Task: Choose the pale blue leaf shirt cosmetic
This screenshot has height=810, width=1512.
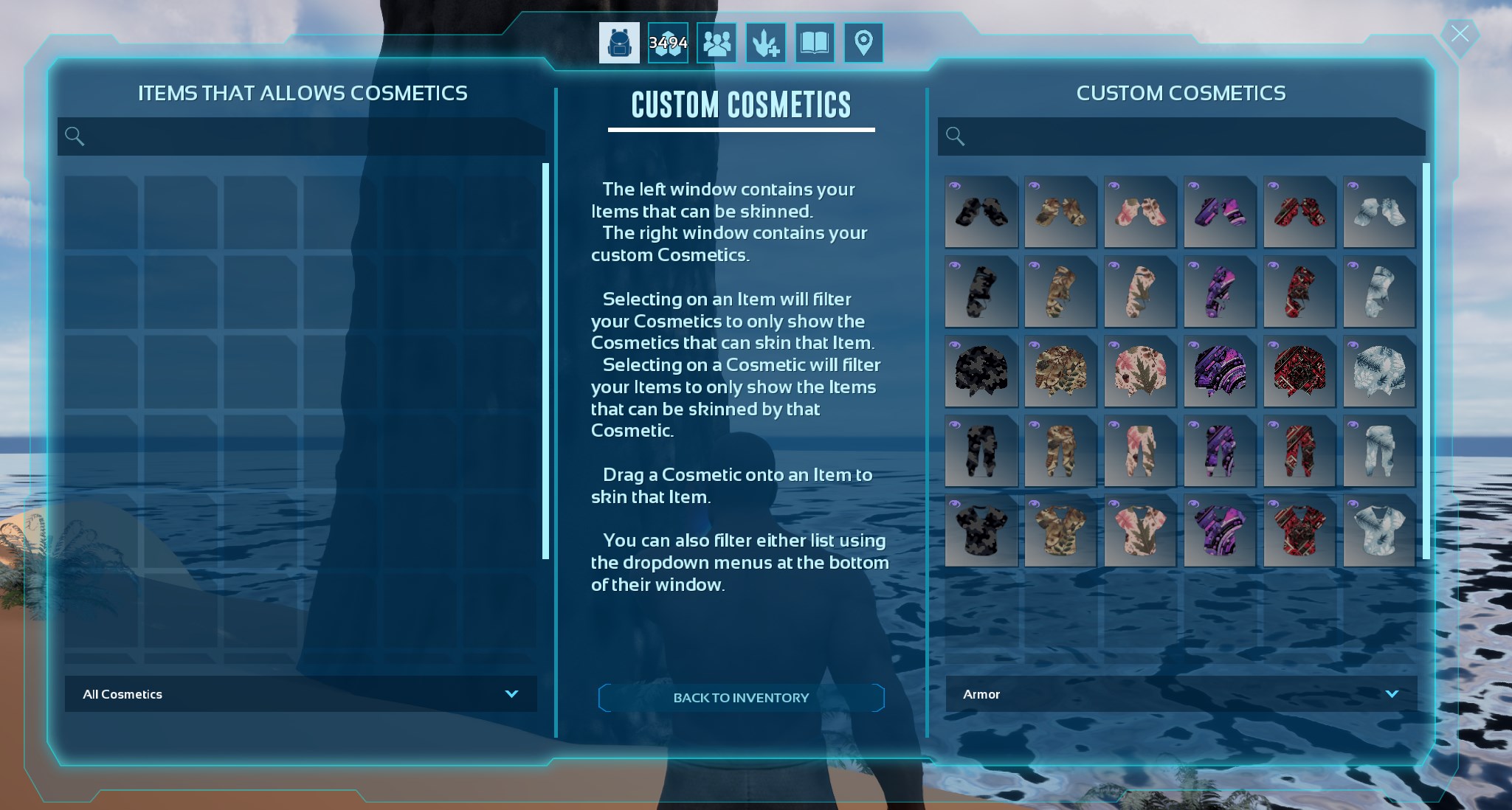Action: (1379, 531)
